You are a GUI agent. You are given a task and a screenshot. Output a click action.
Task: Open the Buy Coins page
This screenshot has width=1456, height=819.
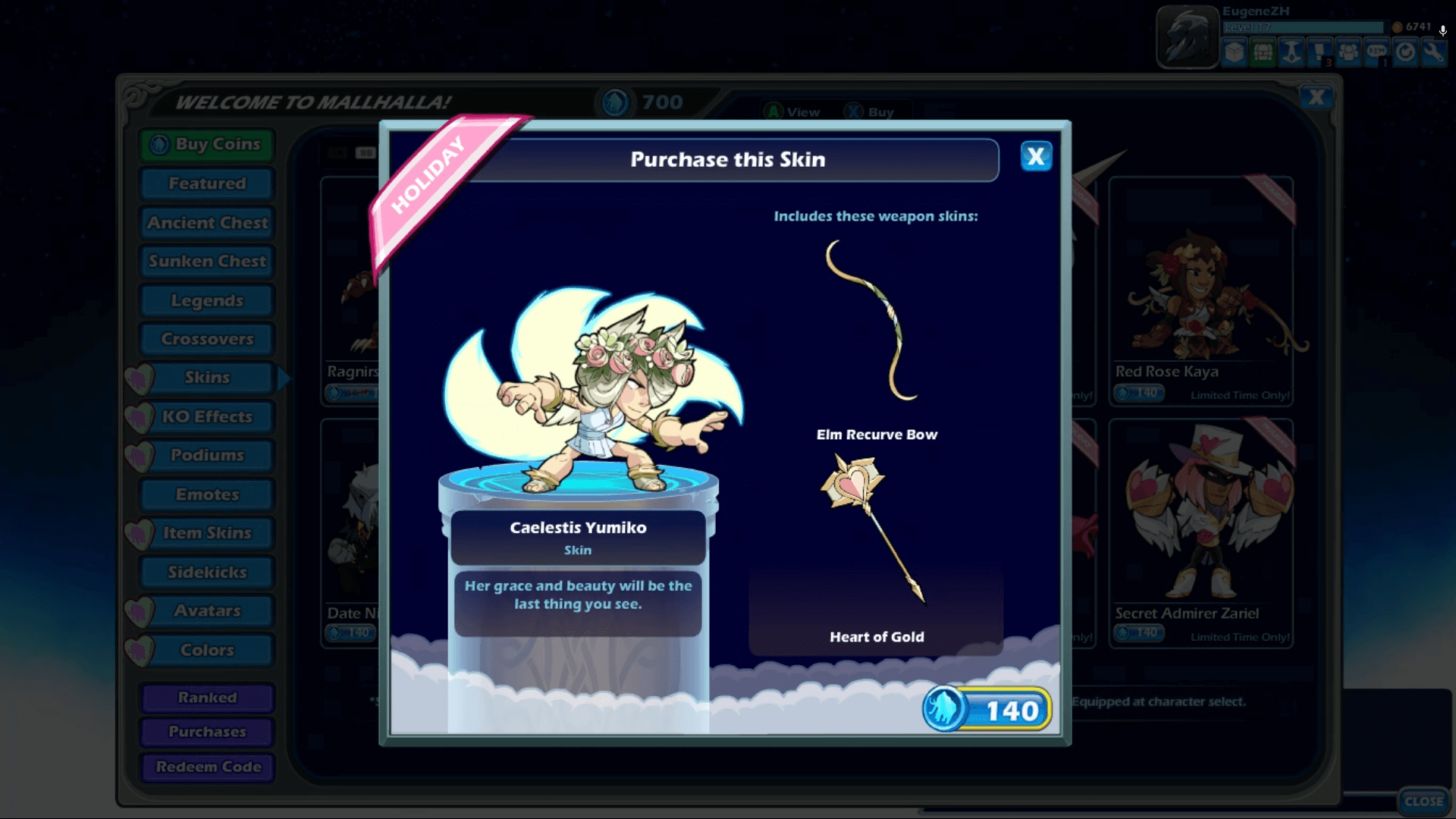click(x=207, y=144)
